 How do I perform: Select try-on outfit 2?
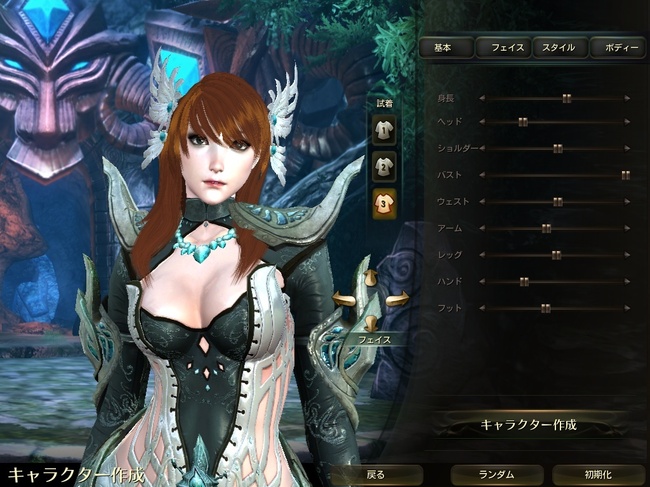(384, 165)
